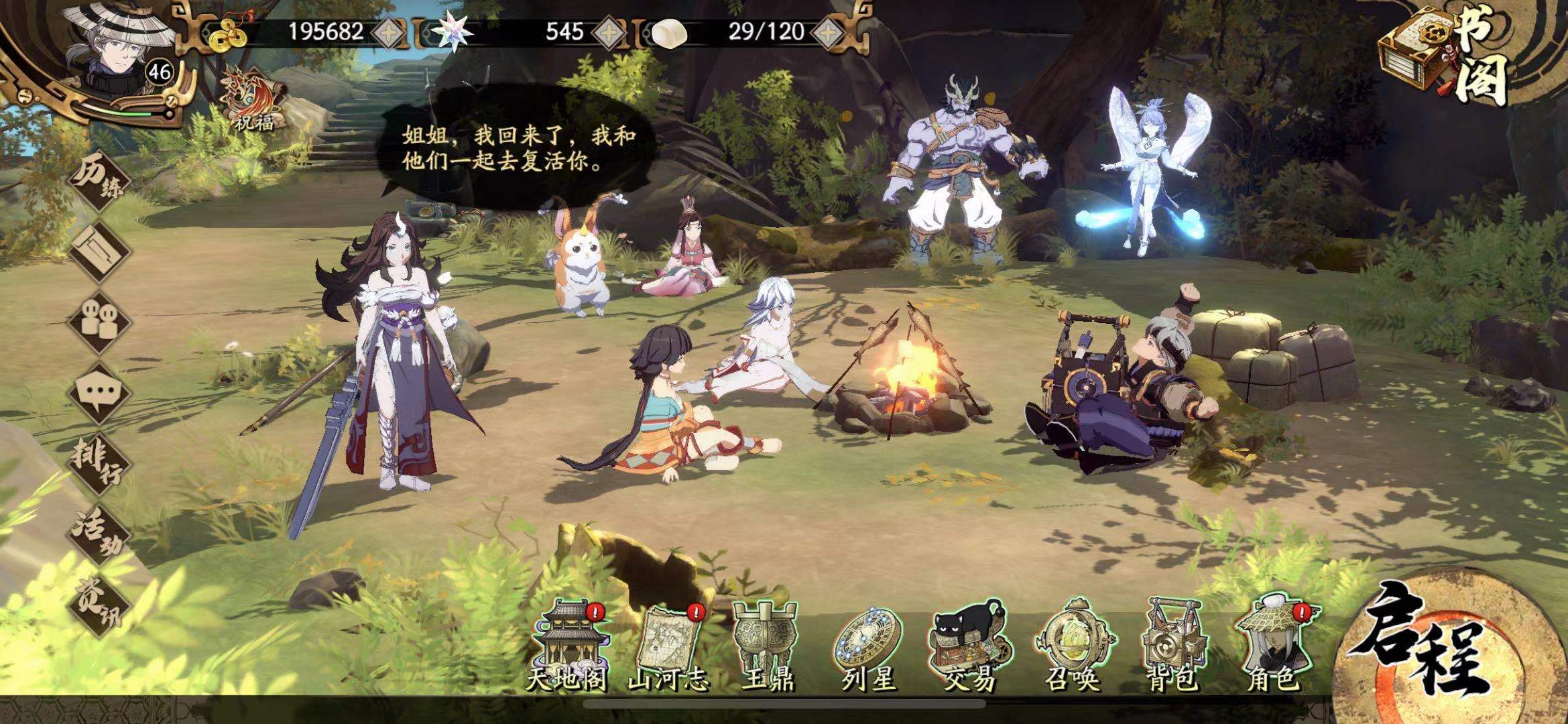Open the 资讯 news menu
This screenshot has width=1568, height=724.
point(99,603)
